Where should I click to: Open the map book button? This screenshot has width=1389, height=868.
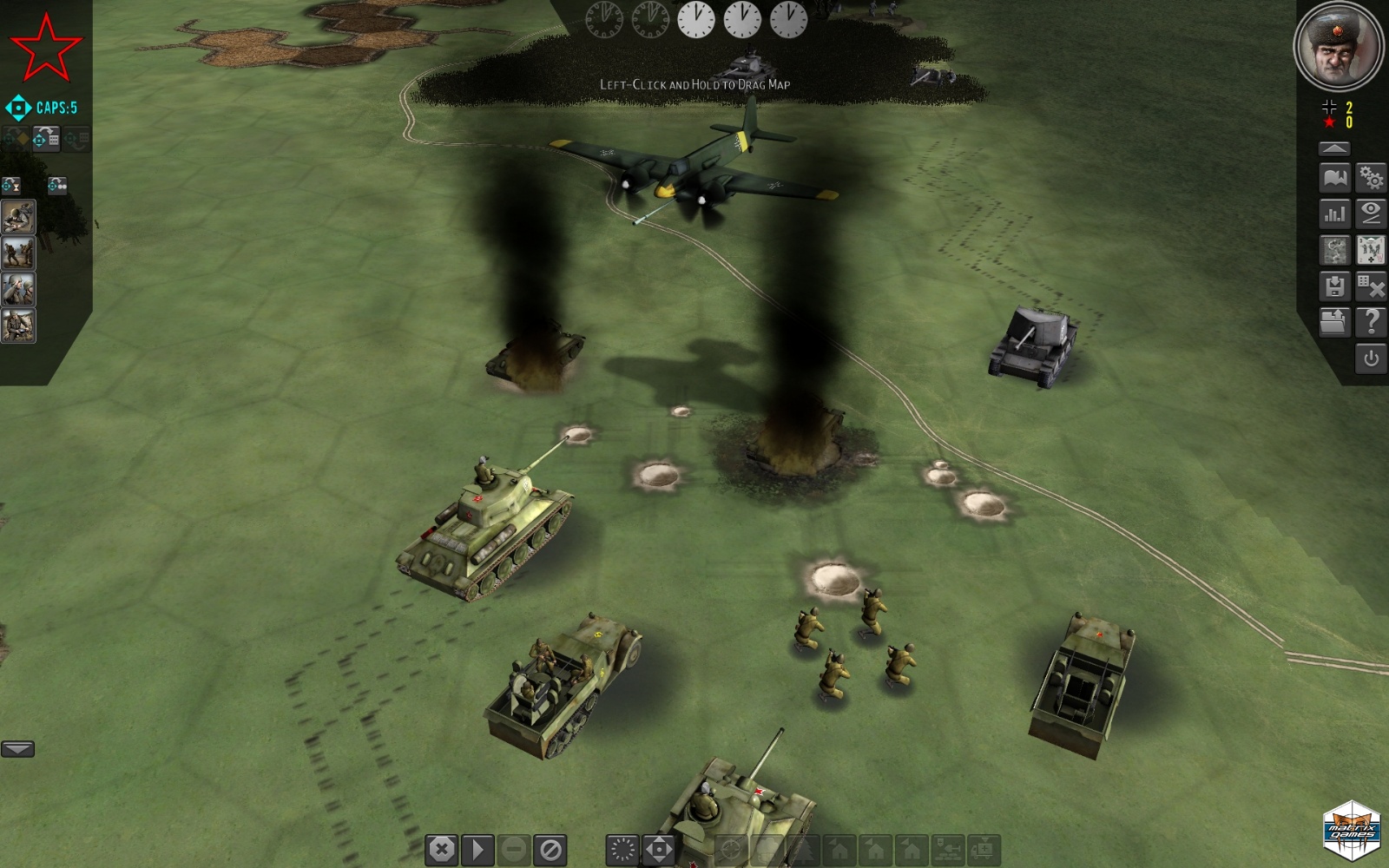pyautogui.click(x=1335, y=178)
